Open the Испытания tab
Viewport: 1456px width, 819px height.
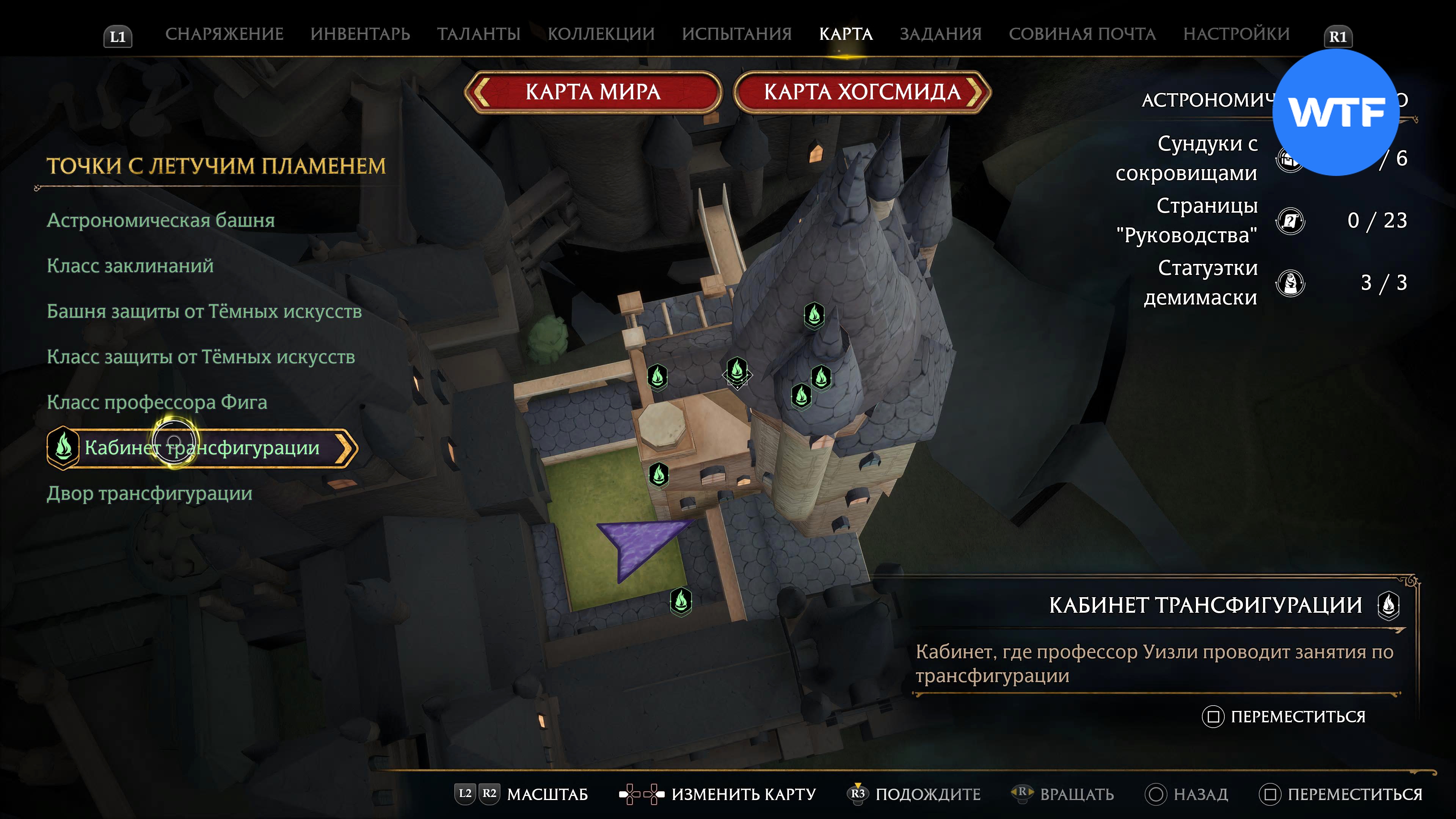coord(736,34)
